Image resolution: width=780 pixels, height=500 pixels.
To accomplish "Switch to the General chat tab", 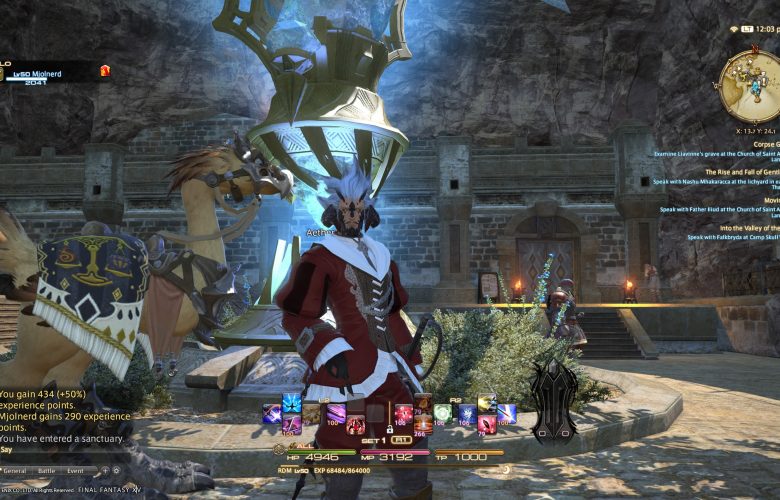I will [x=15, y=470].
